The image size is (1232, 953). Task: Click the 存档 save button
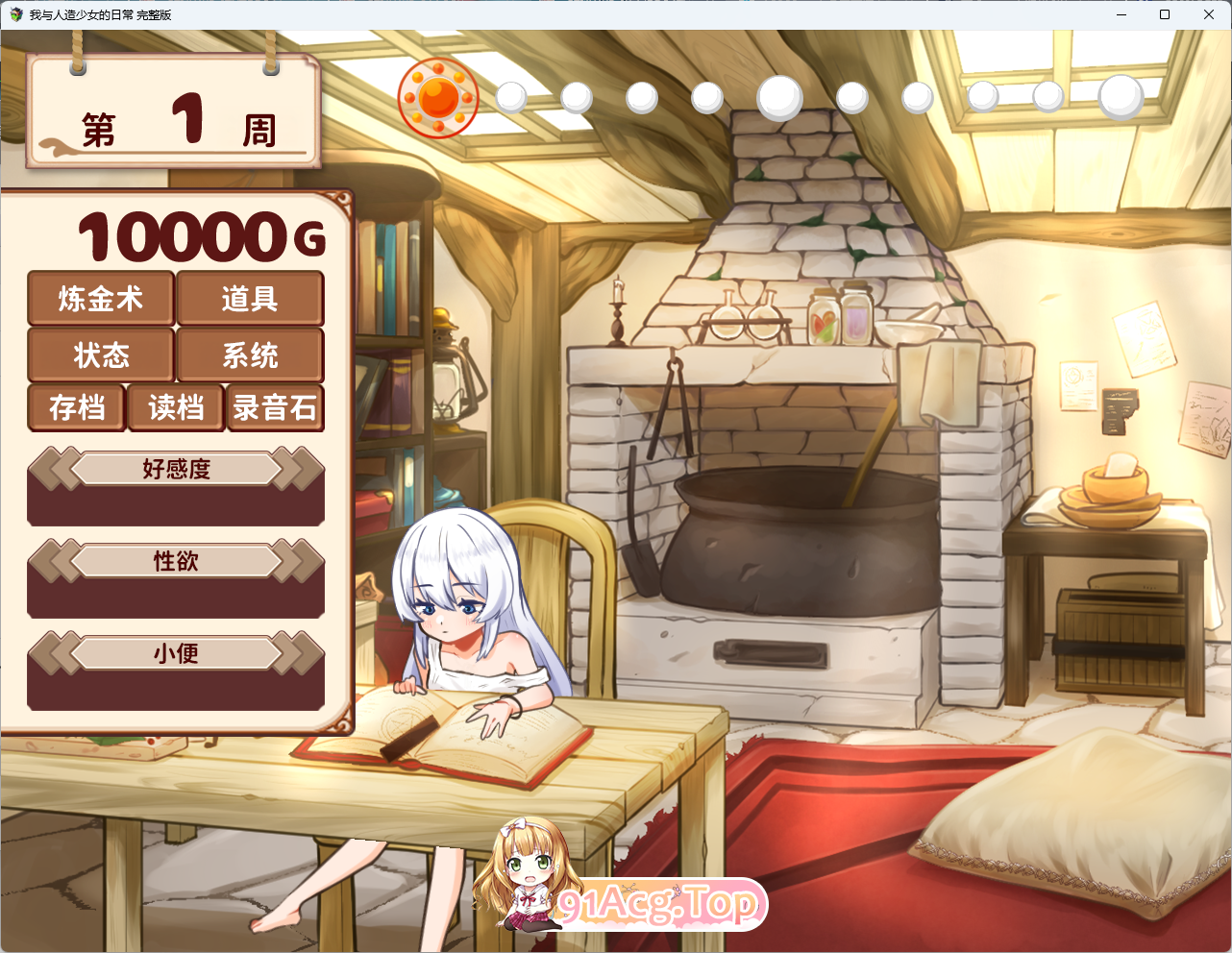coord(77,408)
